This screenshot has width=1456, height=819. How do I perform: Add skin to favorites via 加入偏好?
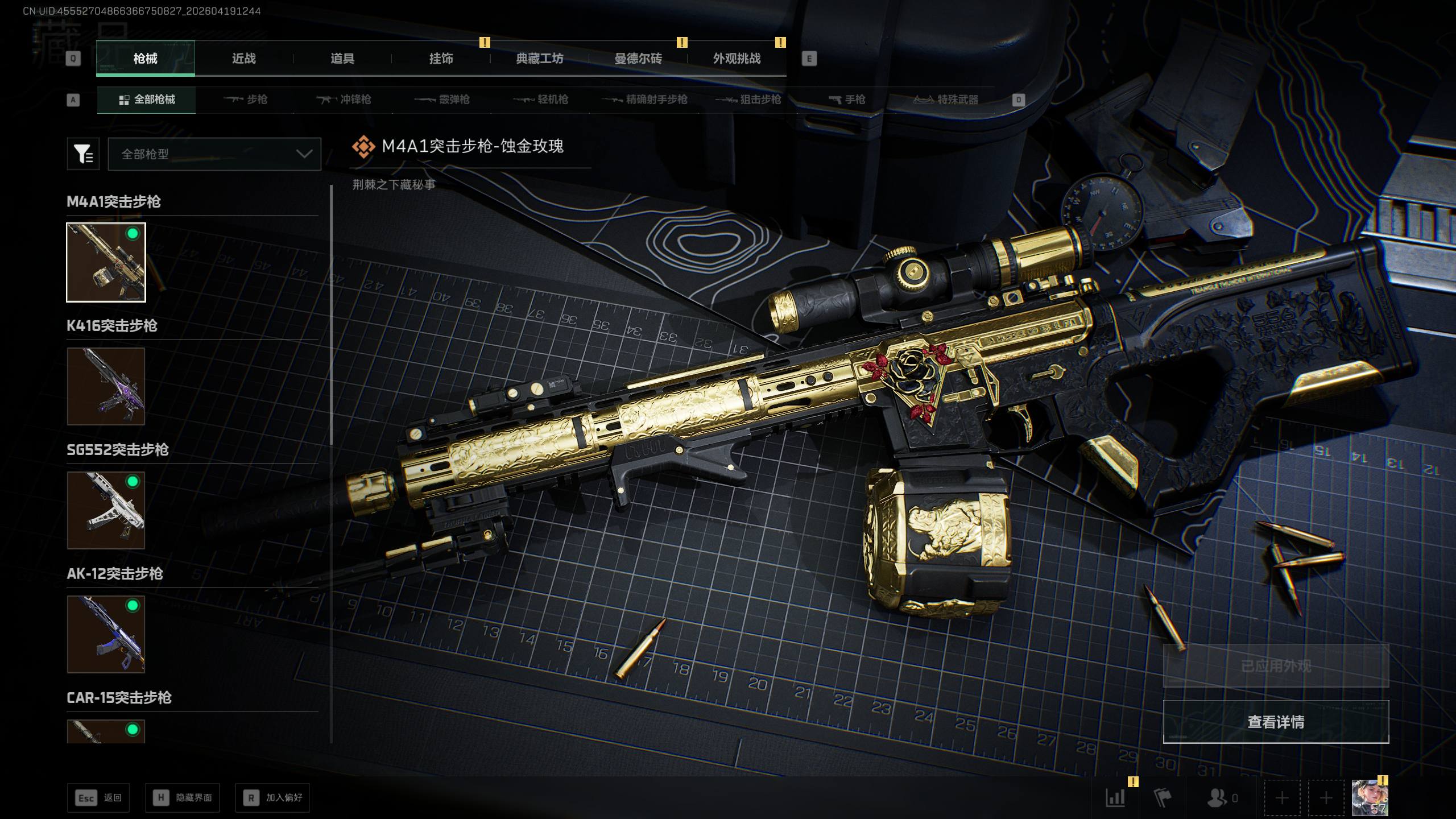[273, 798]
